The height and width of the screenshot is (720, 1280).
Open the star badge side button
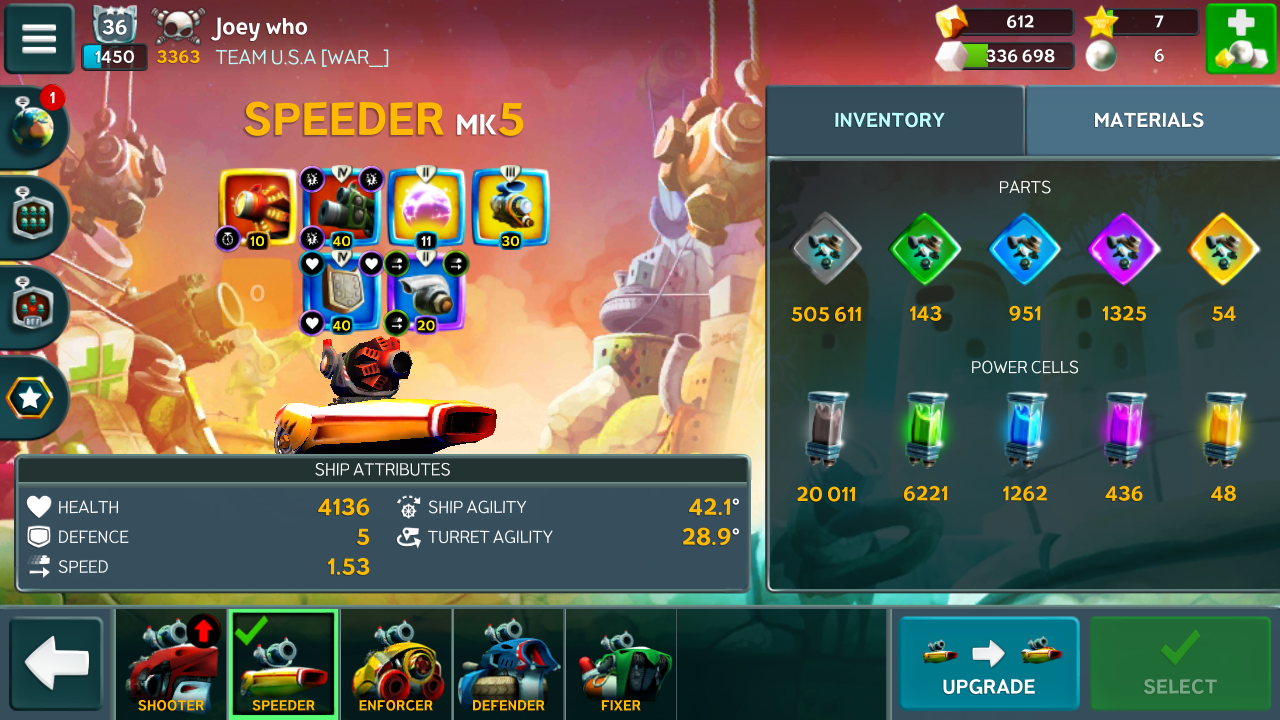30,399
